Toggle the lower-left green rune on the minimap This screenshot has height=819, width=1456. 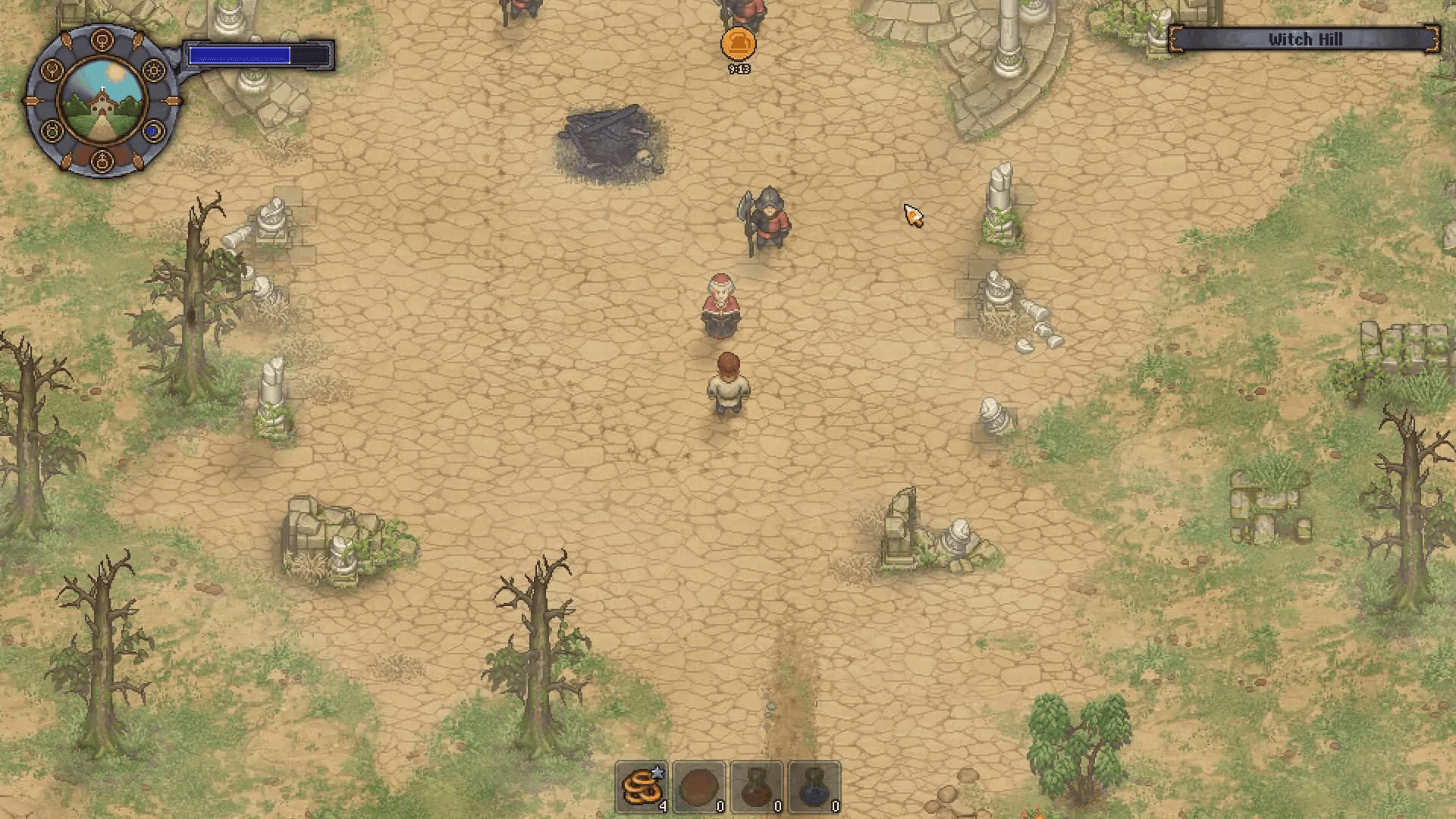click(52, 130)
